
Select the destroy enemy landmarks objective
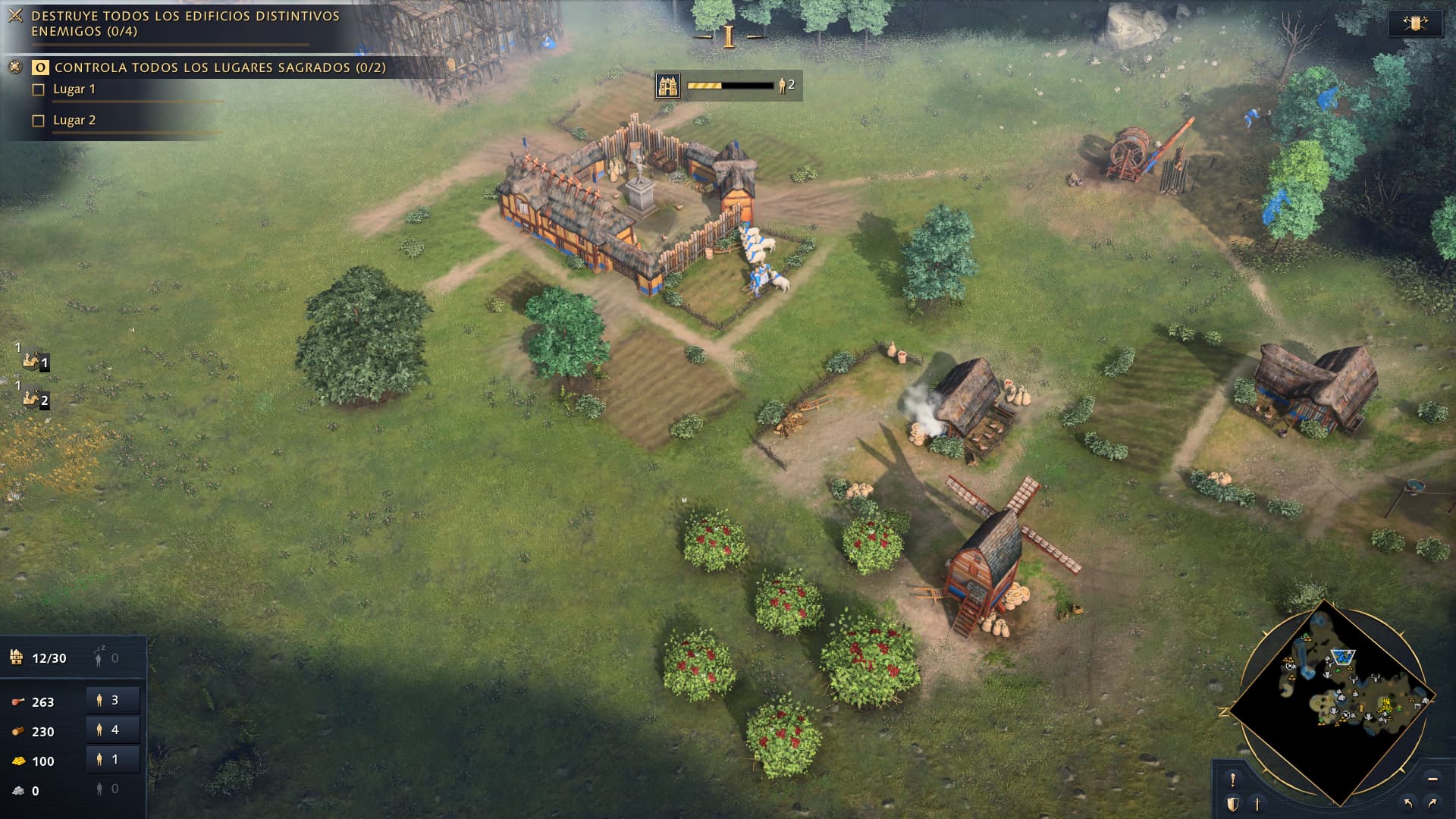tap(185, 24)
